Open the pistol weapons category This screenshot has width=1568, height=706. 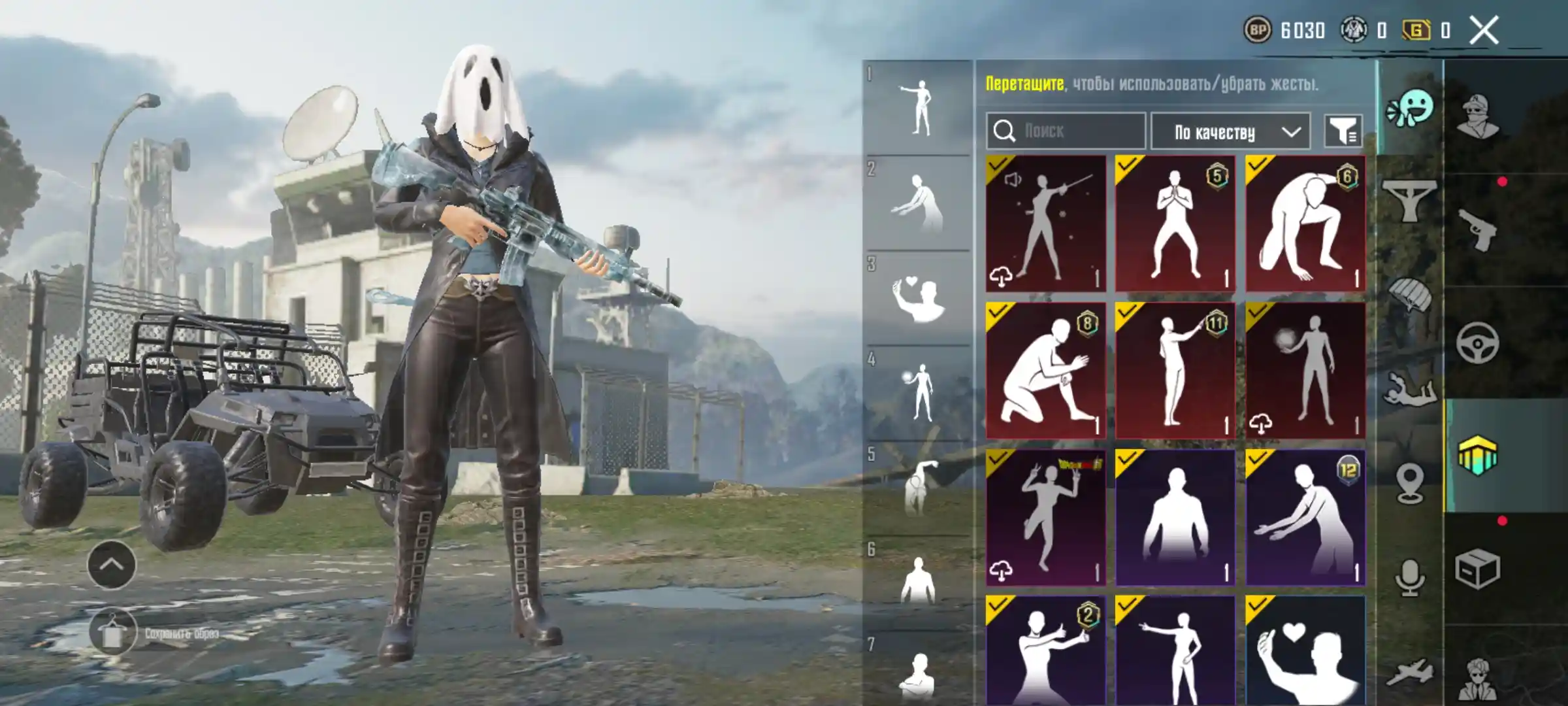coord(1478,229)
